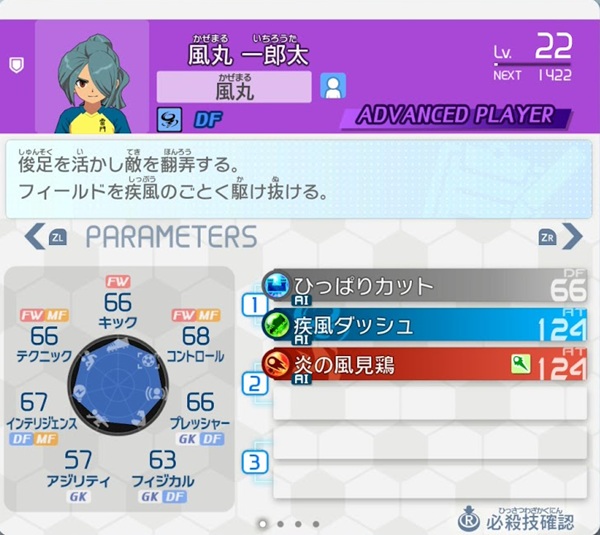The height and width of the screenshot is (535, 600).
Task: Click the blue profile icon beside nickname
Action: pos(332,87)
